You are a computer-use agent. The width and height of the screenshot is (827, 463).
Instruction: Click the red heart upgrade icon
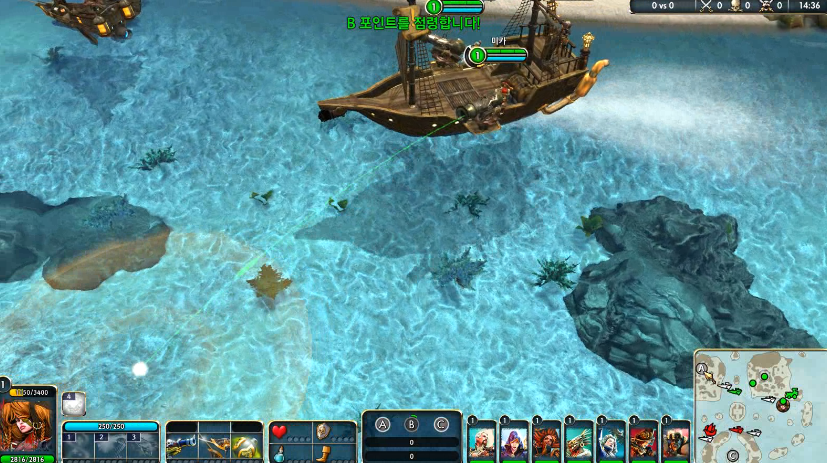pyautogui.click(x=279, y=432)
